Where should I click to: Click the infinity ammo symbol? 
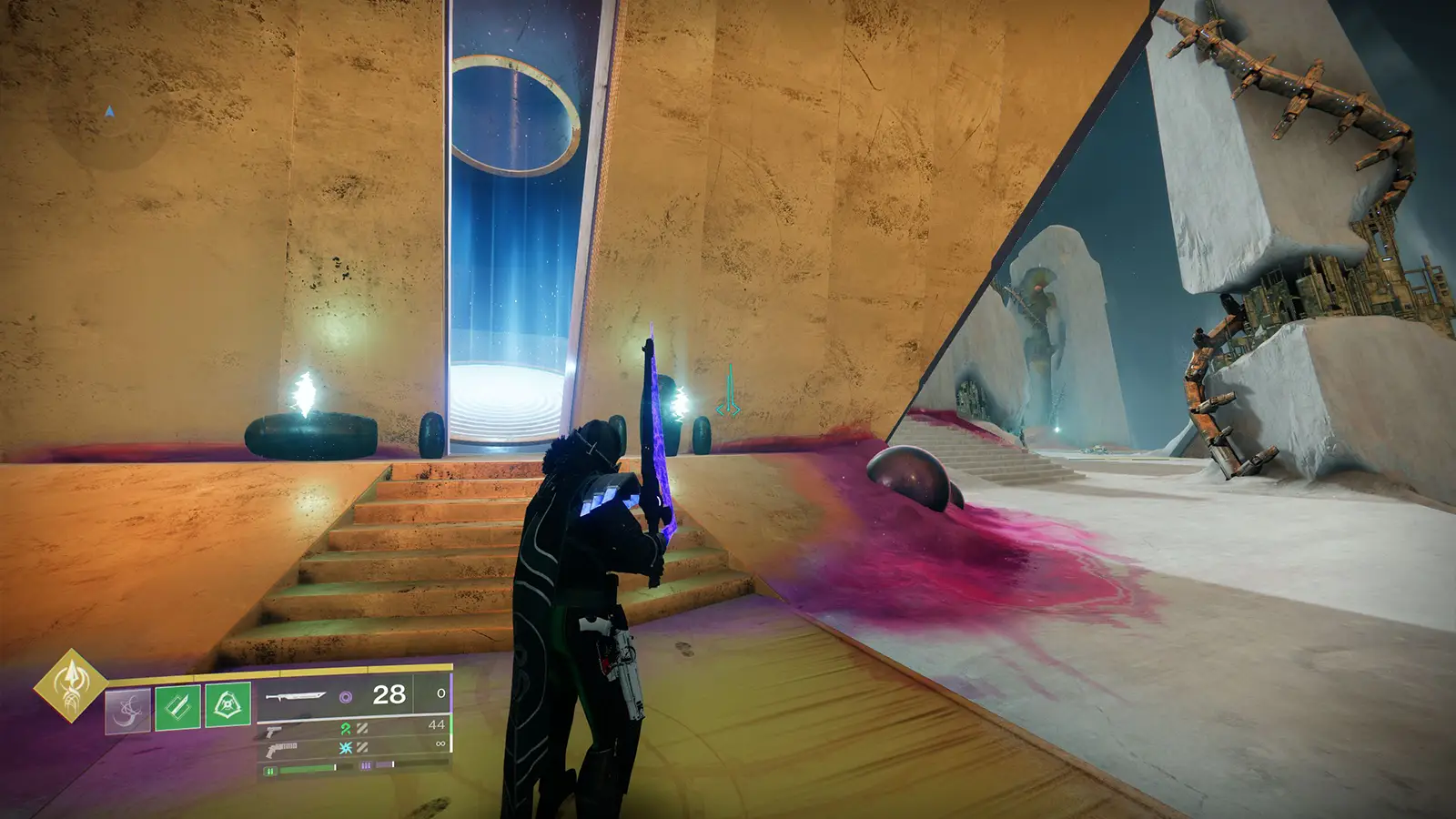coord(440,743)
